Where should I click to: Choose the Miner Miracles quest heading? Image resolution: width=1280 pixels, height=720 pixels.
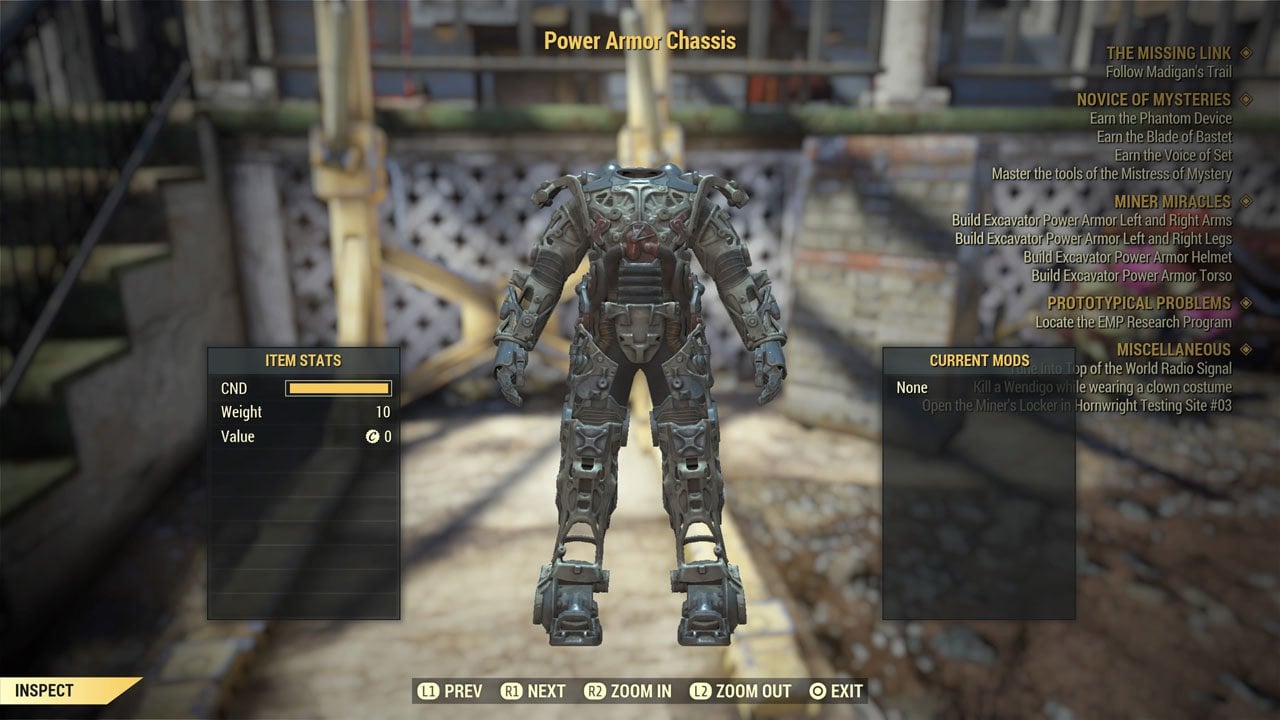(x=1172, y=202)
